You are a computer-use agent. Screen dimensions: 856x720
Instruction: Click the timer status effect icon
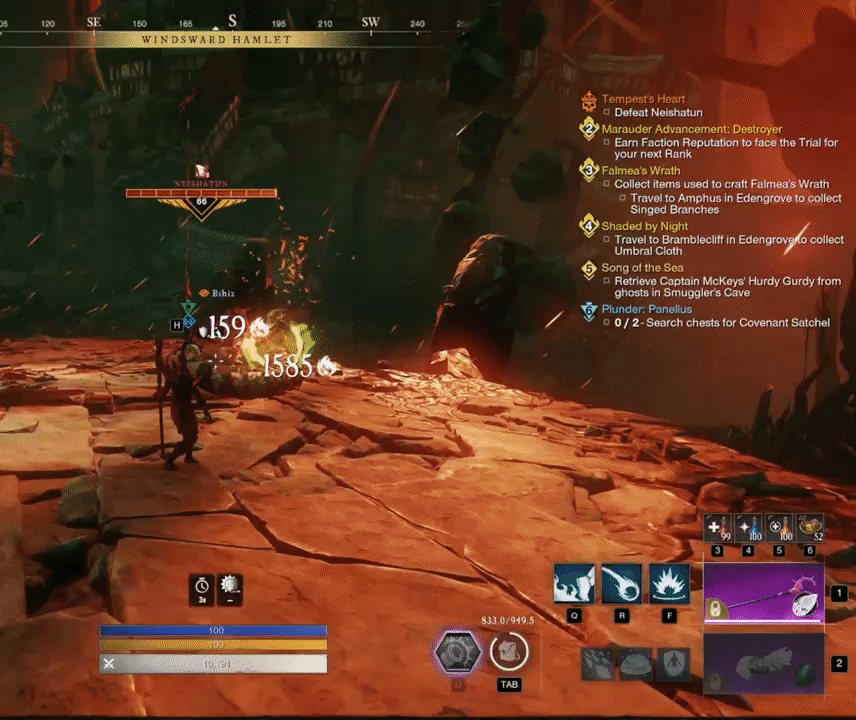click(202, 589)
